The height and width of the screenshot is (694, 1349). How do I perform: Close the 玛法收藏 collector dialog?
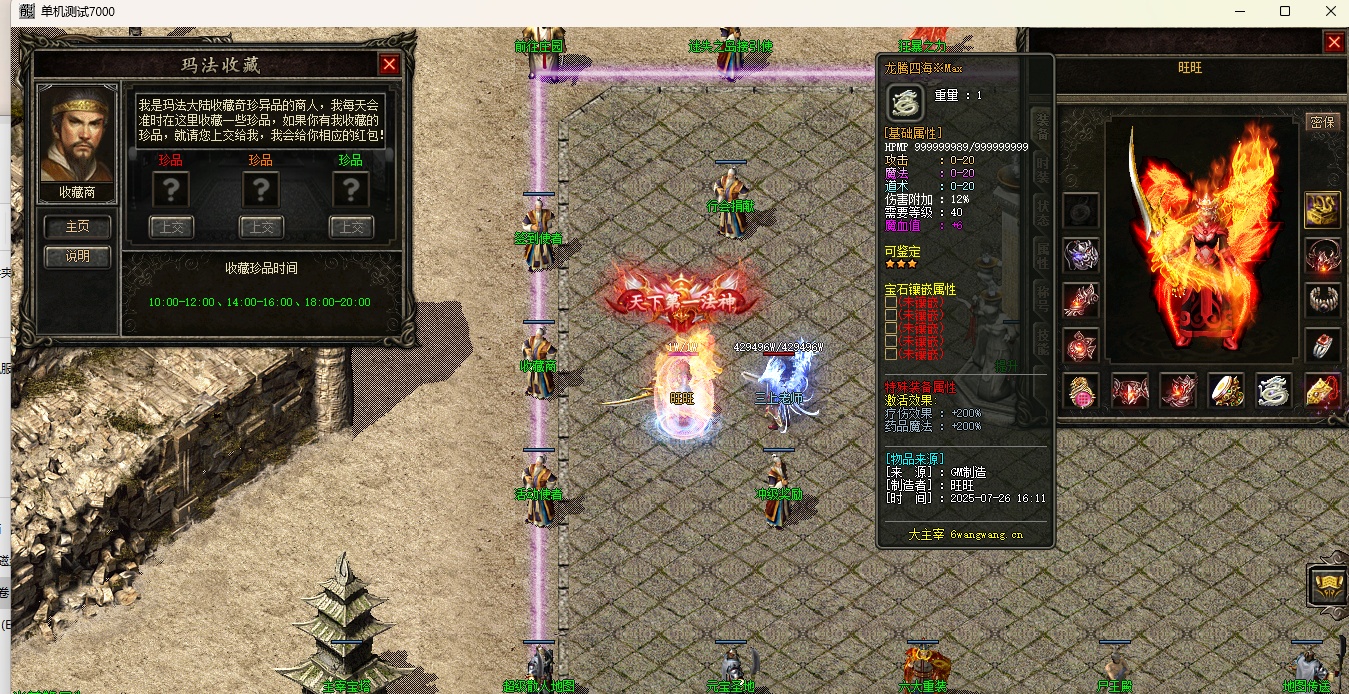click(389, 65)
